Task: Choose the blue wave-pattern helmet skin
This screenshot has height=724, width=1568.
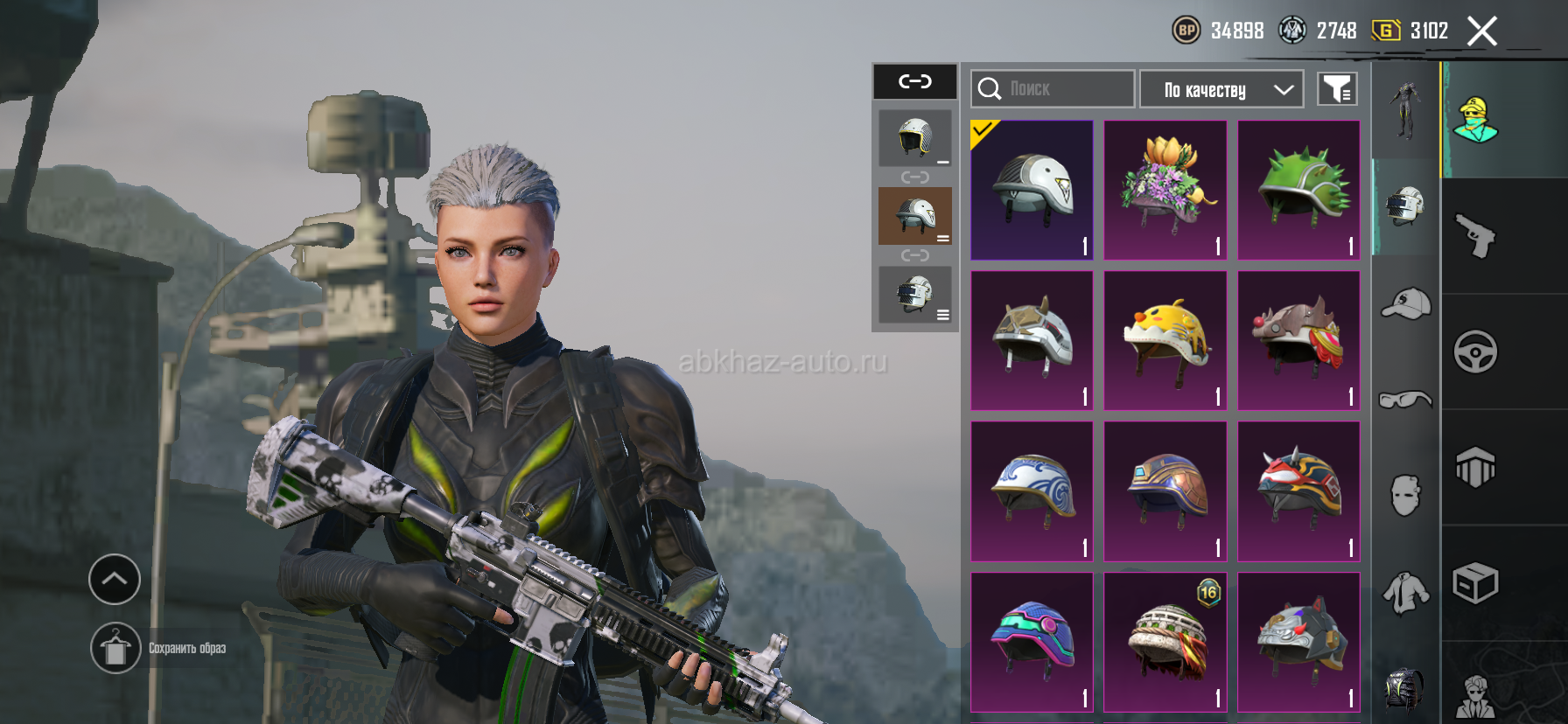Action: coord(1032,491)
